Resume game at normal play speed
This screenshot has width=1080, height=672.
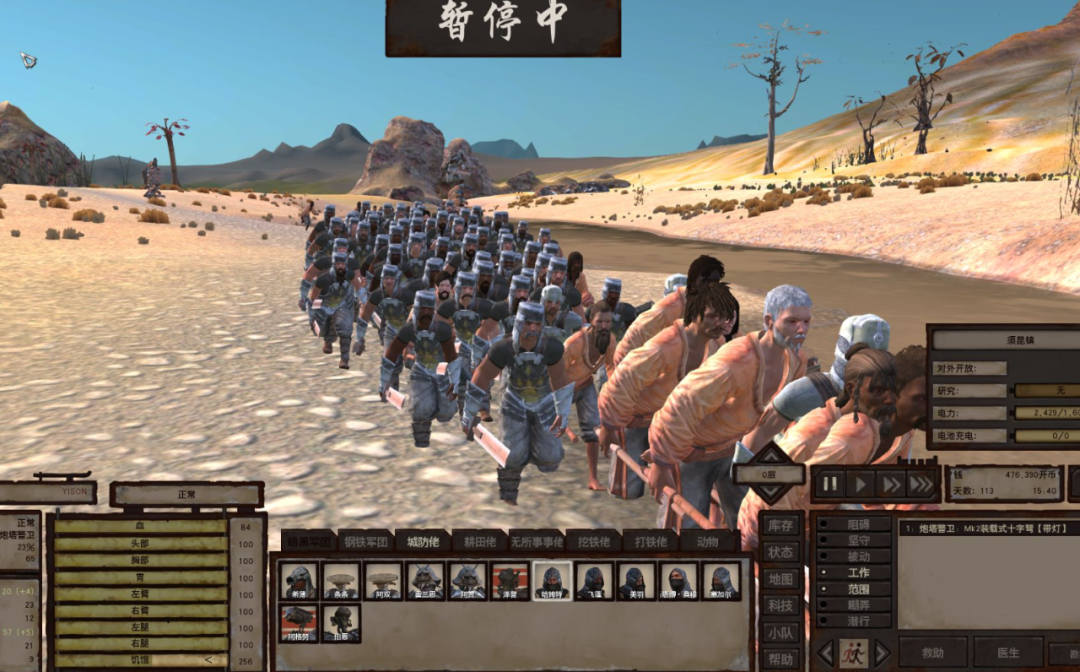[858, 485]
